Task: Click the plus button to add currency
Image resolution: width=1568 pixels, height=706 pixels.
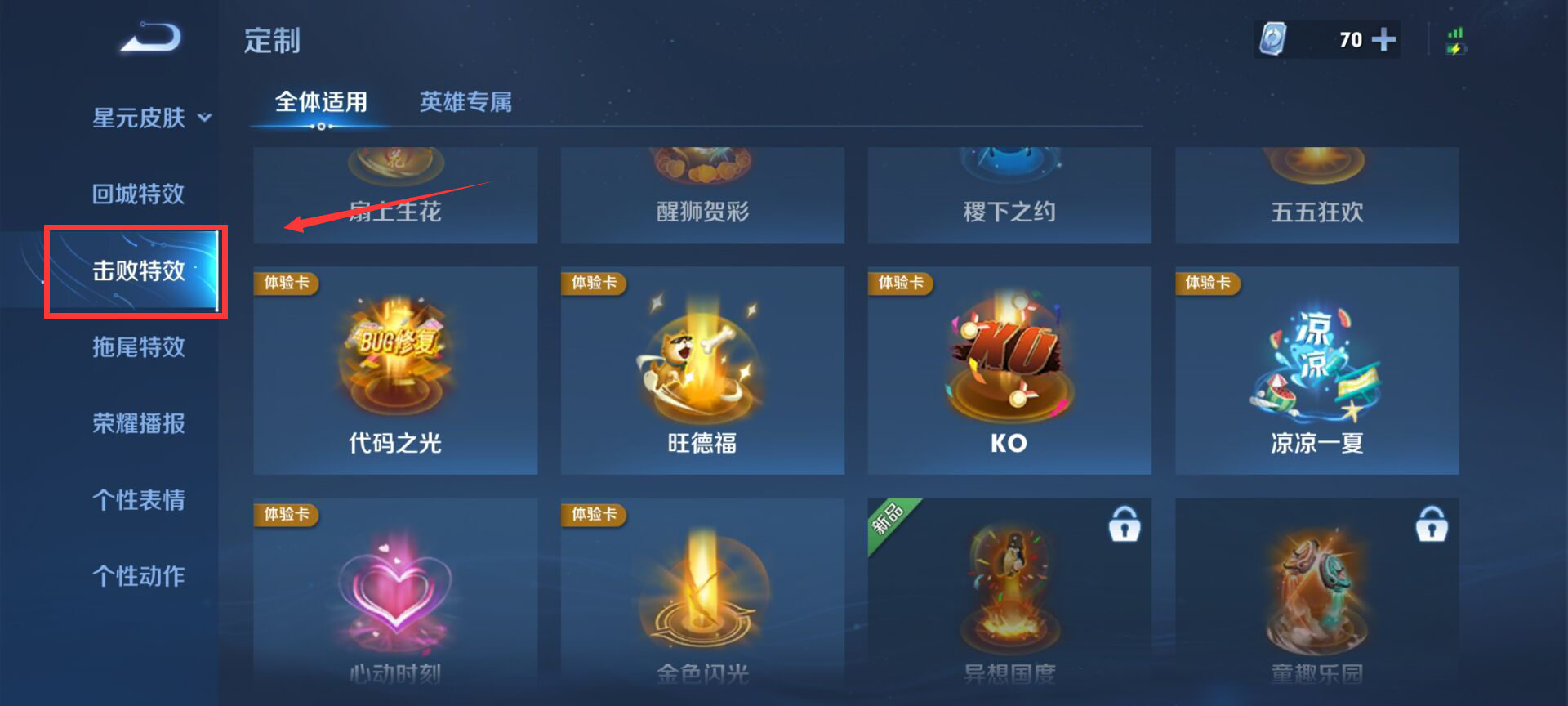Action: pos(1383,38)
